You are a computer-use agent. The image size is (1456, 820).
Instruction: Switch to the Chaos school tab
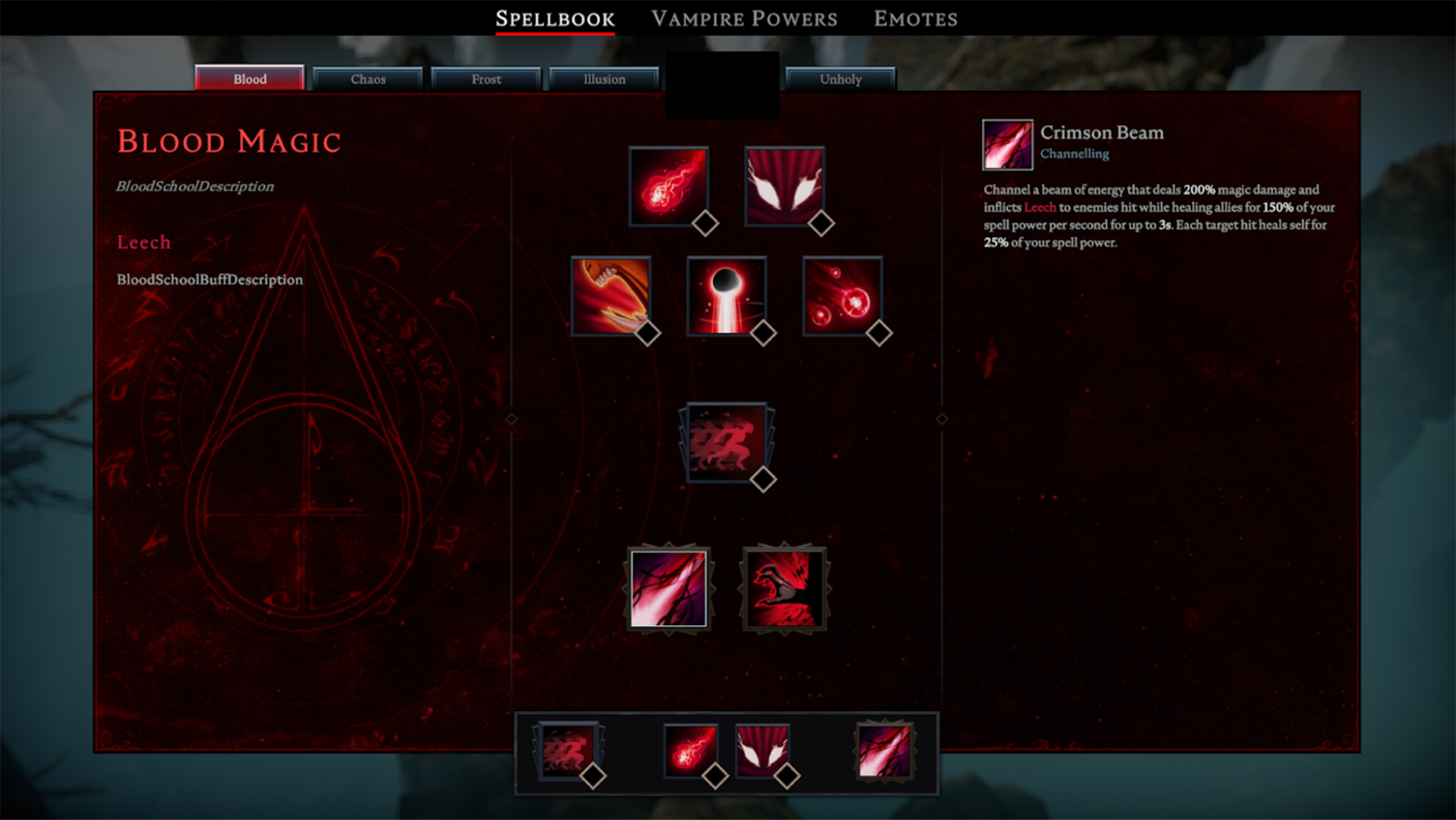(x=368, y=79)
